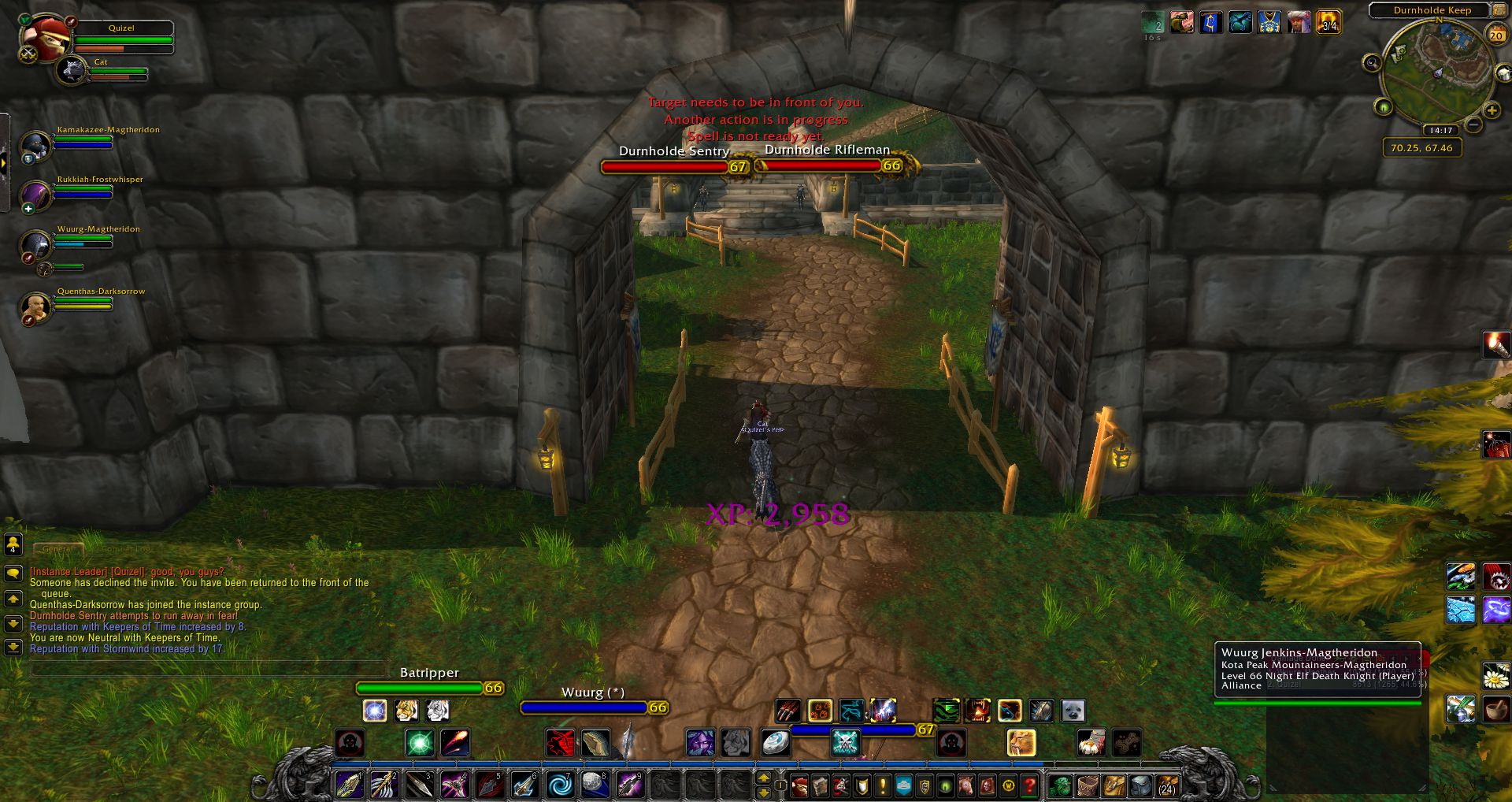Image resolution: width=1512 pixels, height=802 pixels.
Task: Open the calendar showing day 20
Action: (x=1496, y=35)
